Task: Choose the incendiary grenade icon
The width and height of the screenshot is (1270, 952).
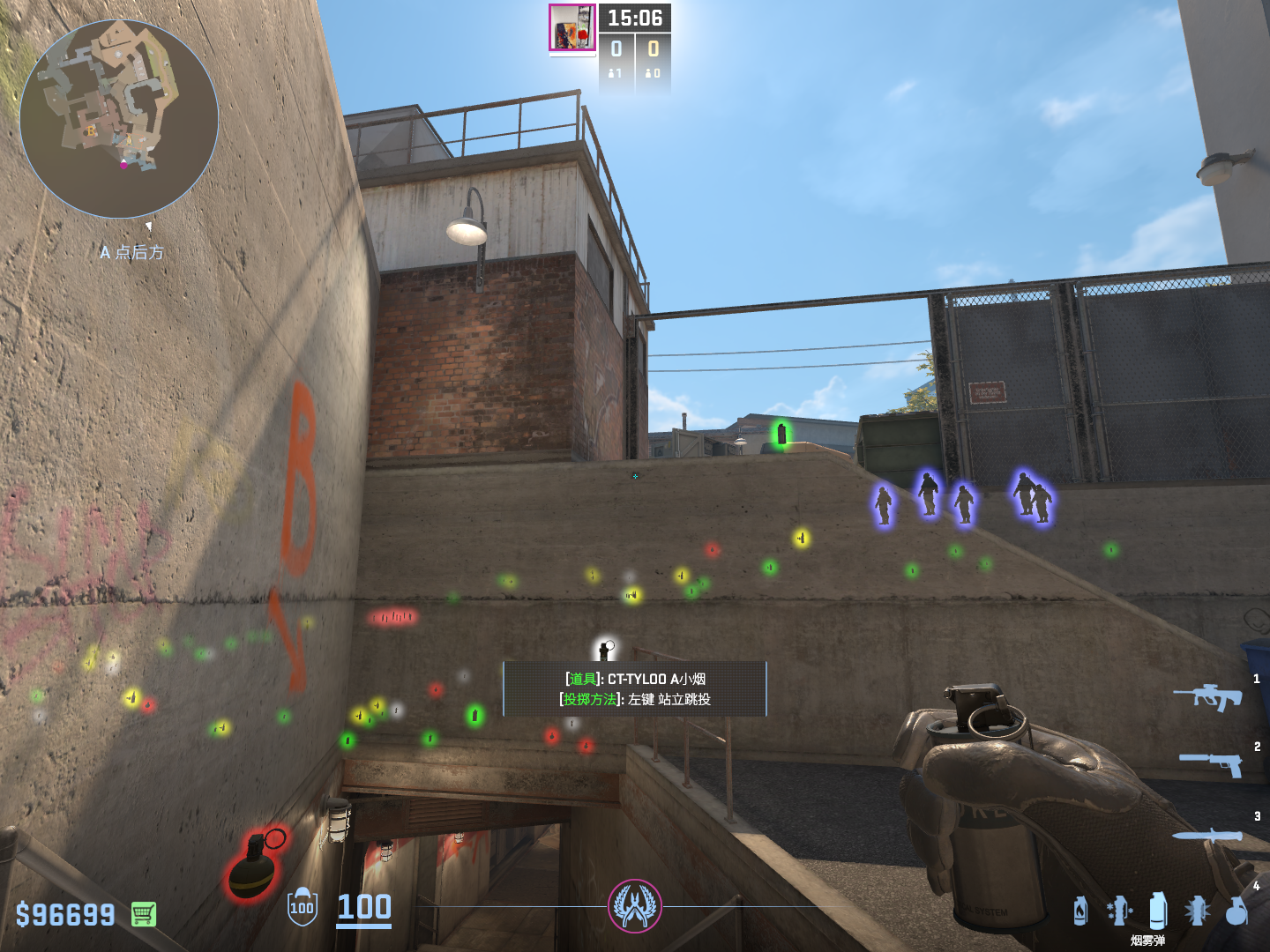Action: click(1080, 911)
